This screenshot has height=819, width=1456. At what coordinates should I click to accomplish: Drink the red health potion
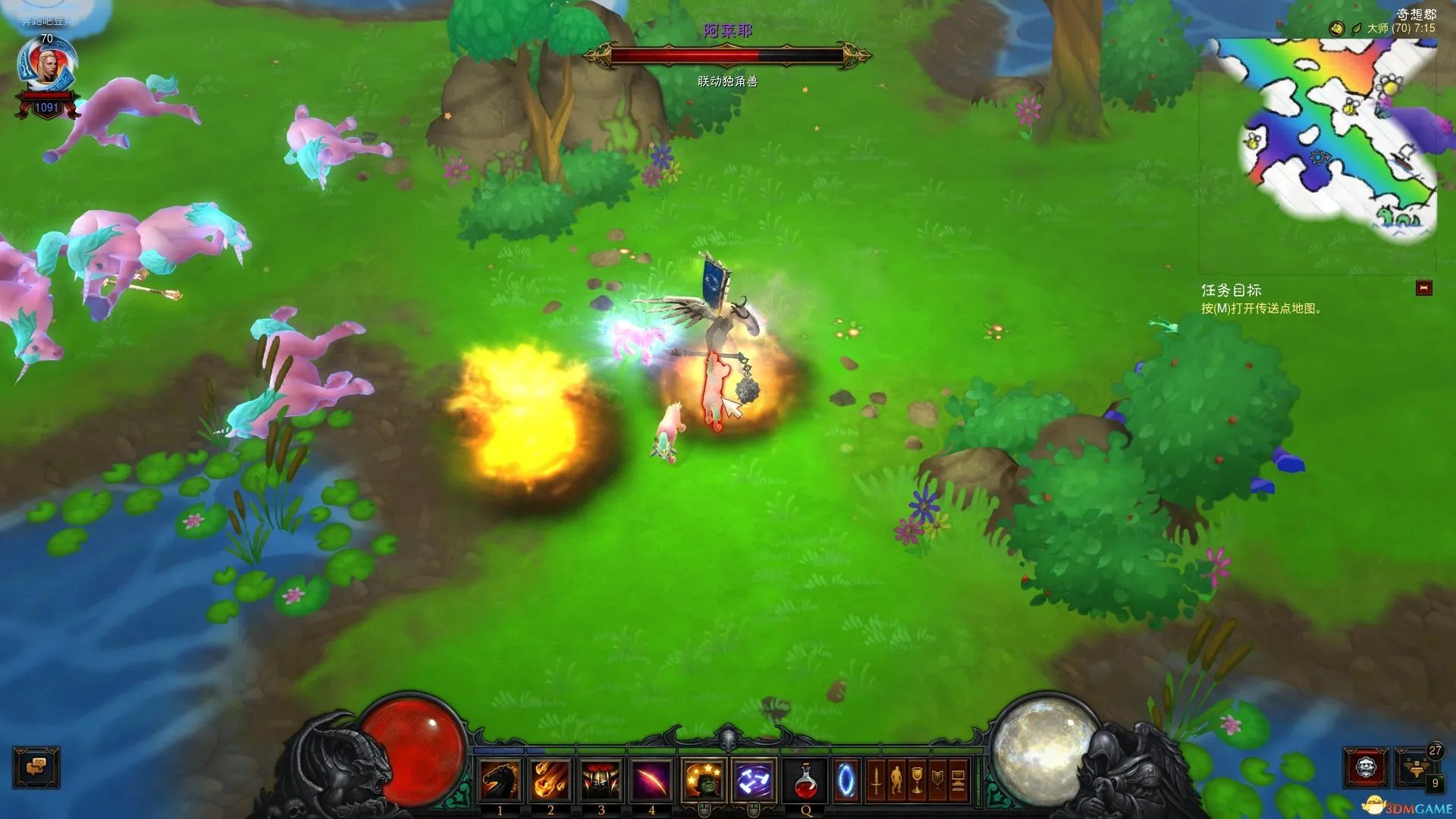pyautogui.click(x=806, y=781)
